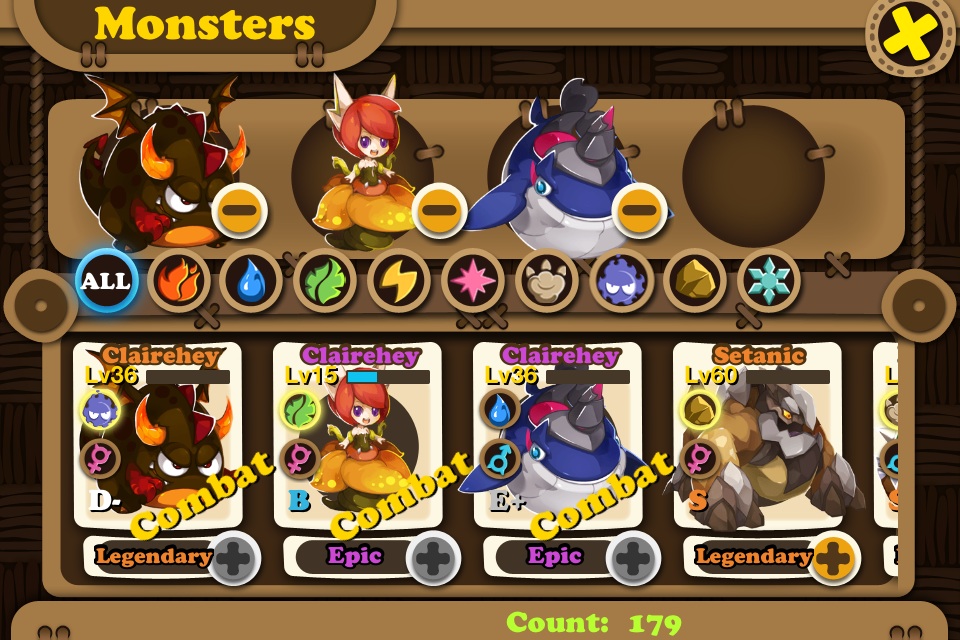
Task: Remove the flower girl monster from team
Action: click(x=440, y=210)
